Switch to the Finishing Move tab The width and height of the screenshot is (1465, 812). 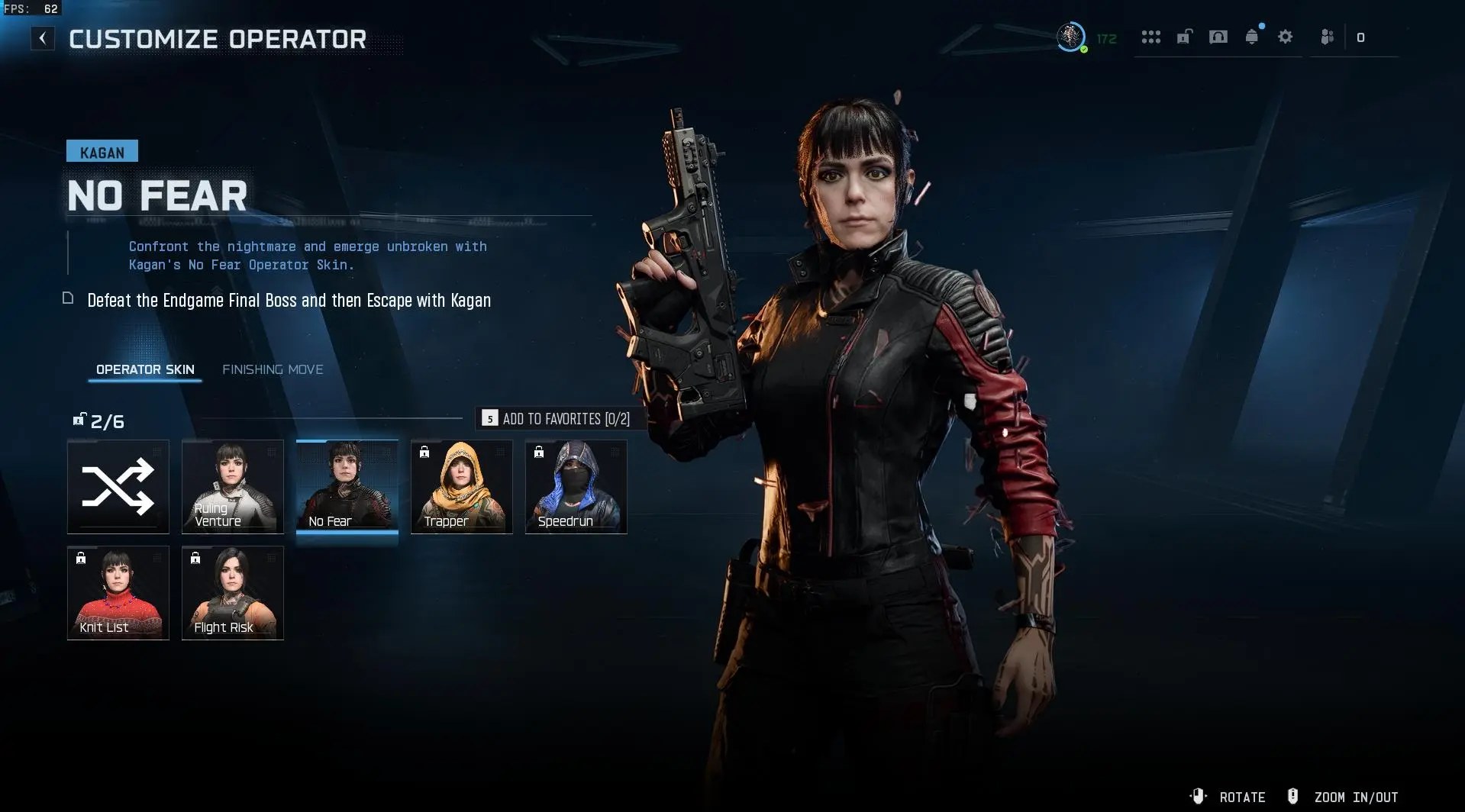(x=273, y=369)
